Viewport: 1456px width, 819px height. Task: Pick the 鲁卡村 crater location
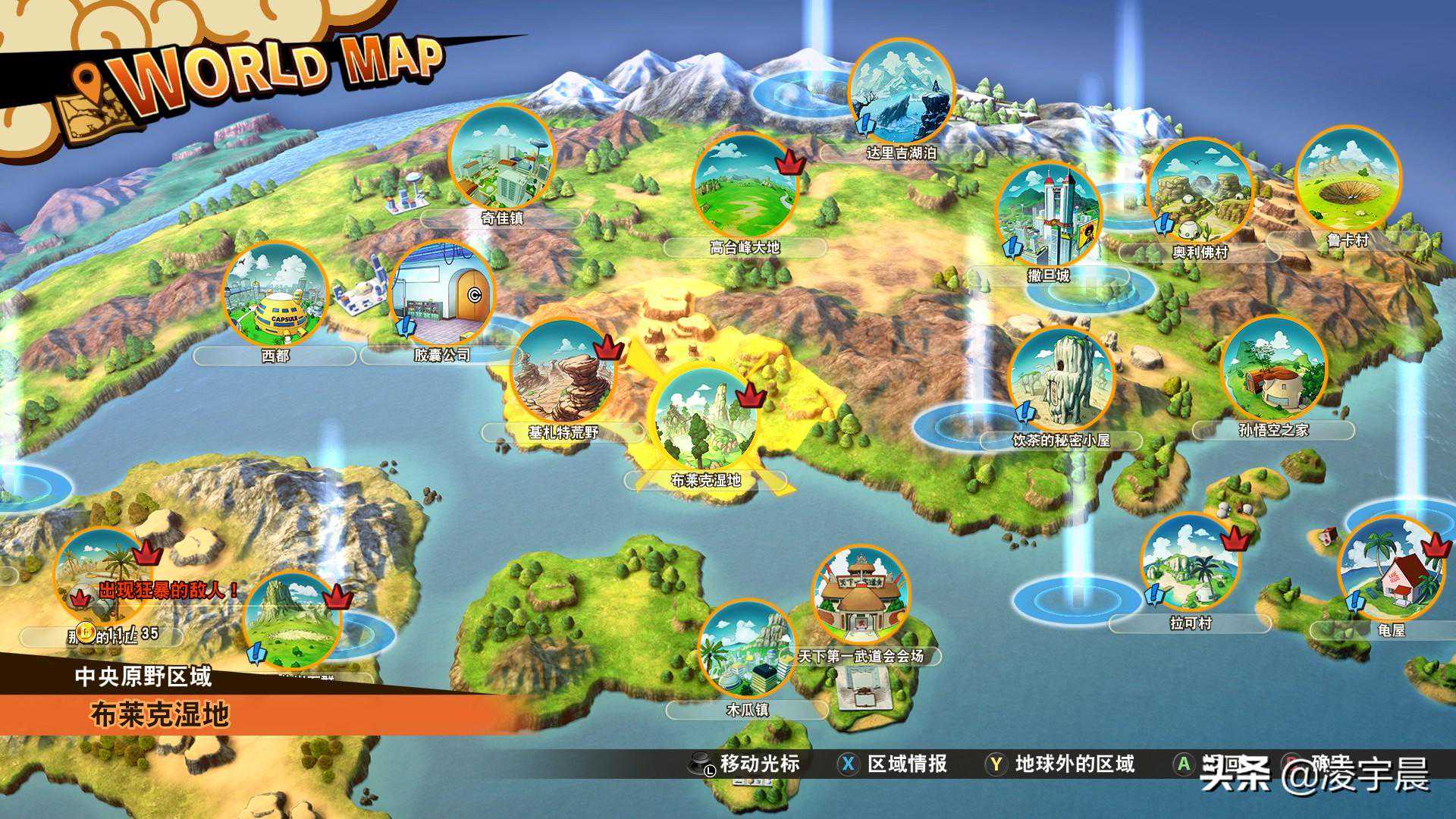click(x=1348, y=180)
